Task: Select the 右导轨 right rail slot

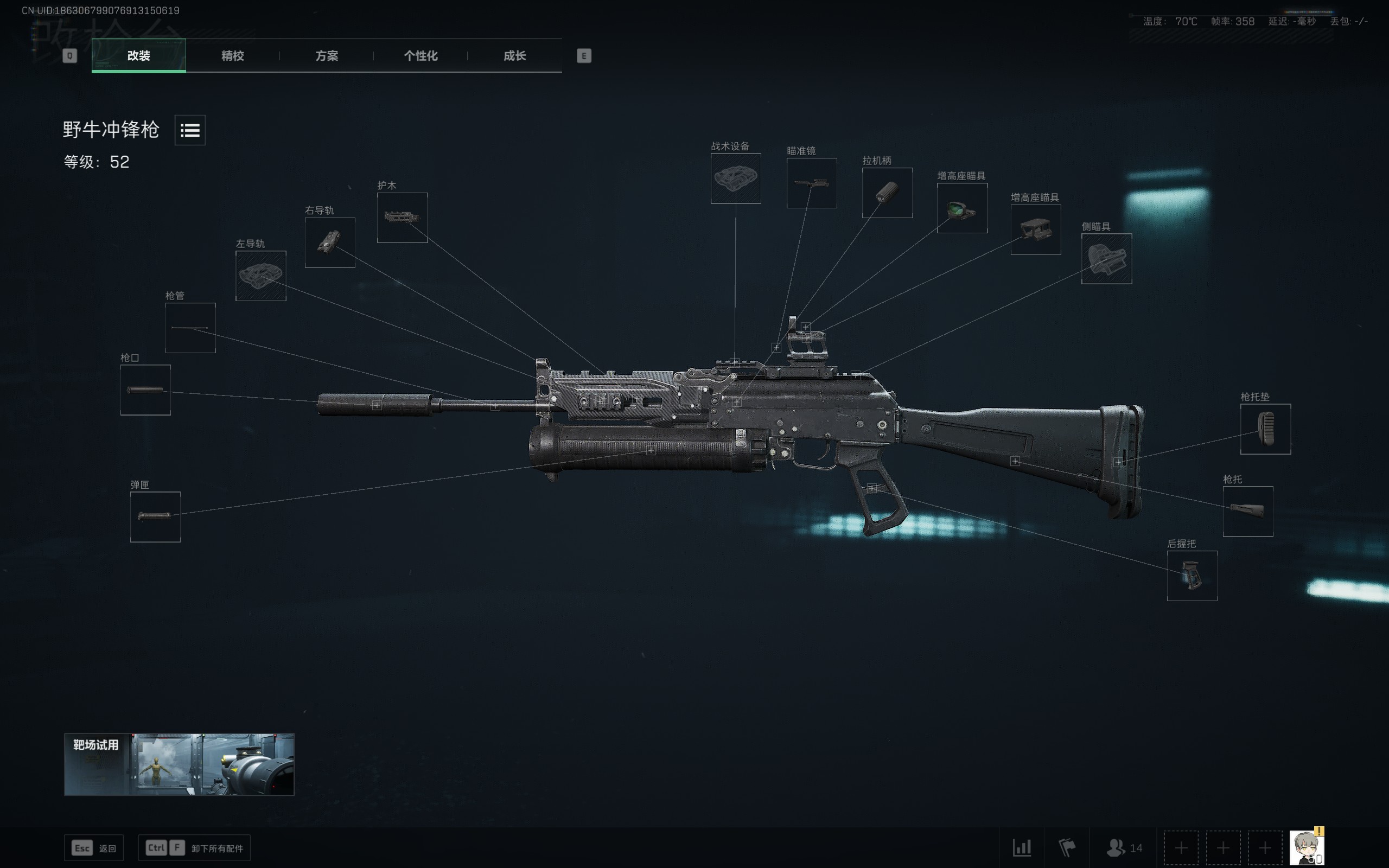Action: coord(330,242)
